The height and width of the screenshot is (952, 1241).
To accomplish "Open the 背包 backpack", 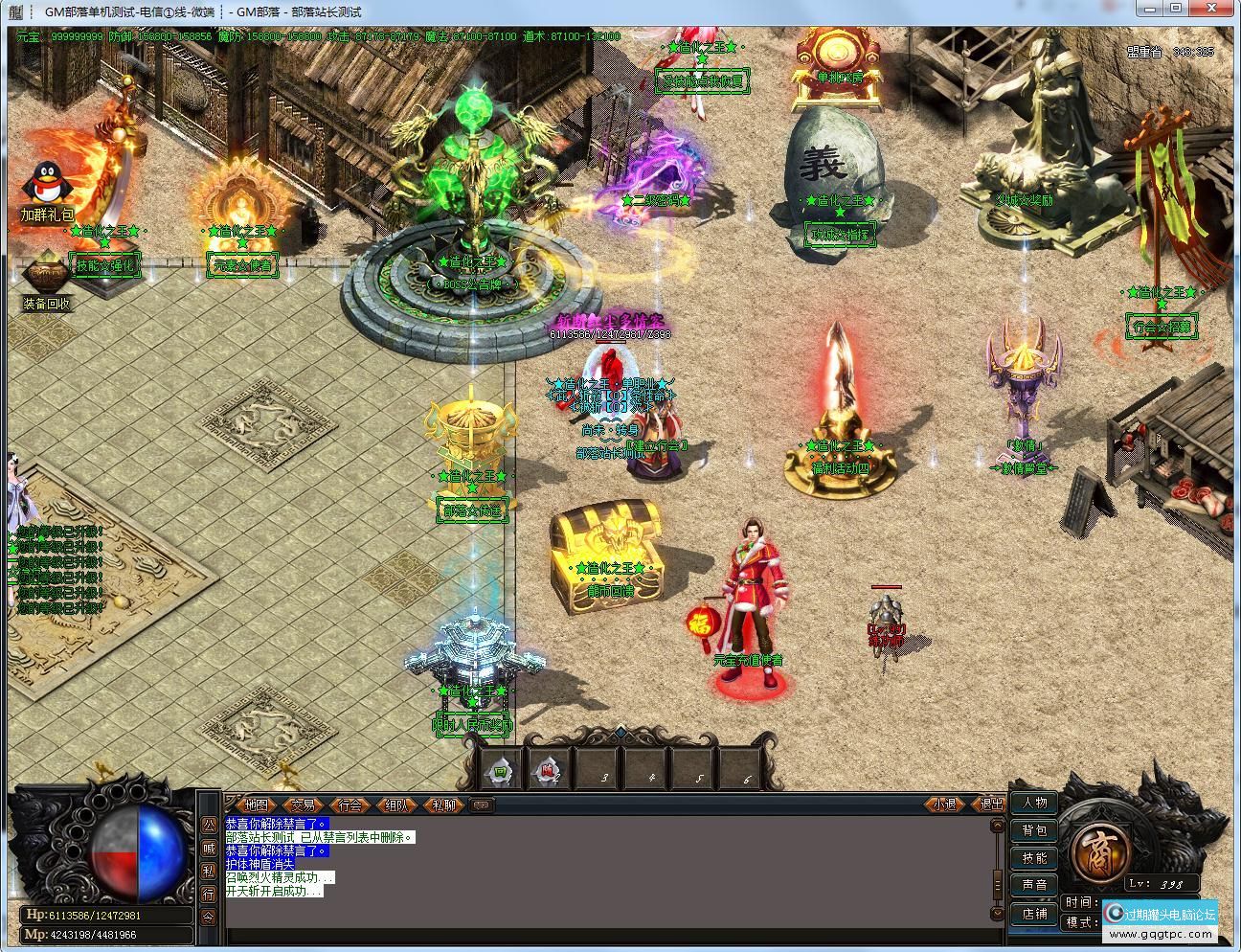I will pos(1035,830).
